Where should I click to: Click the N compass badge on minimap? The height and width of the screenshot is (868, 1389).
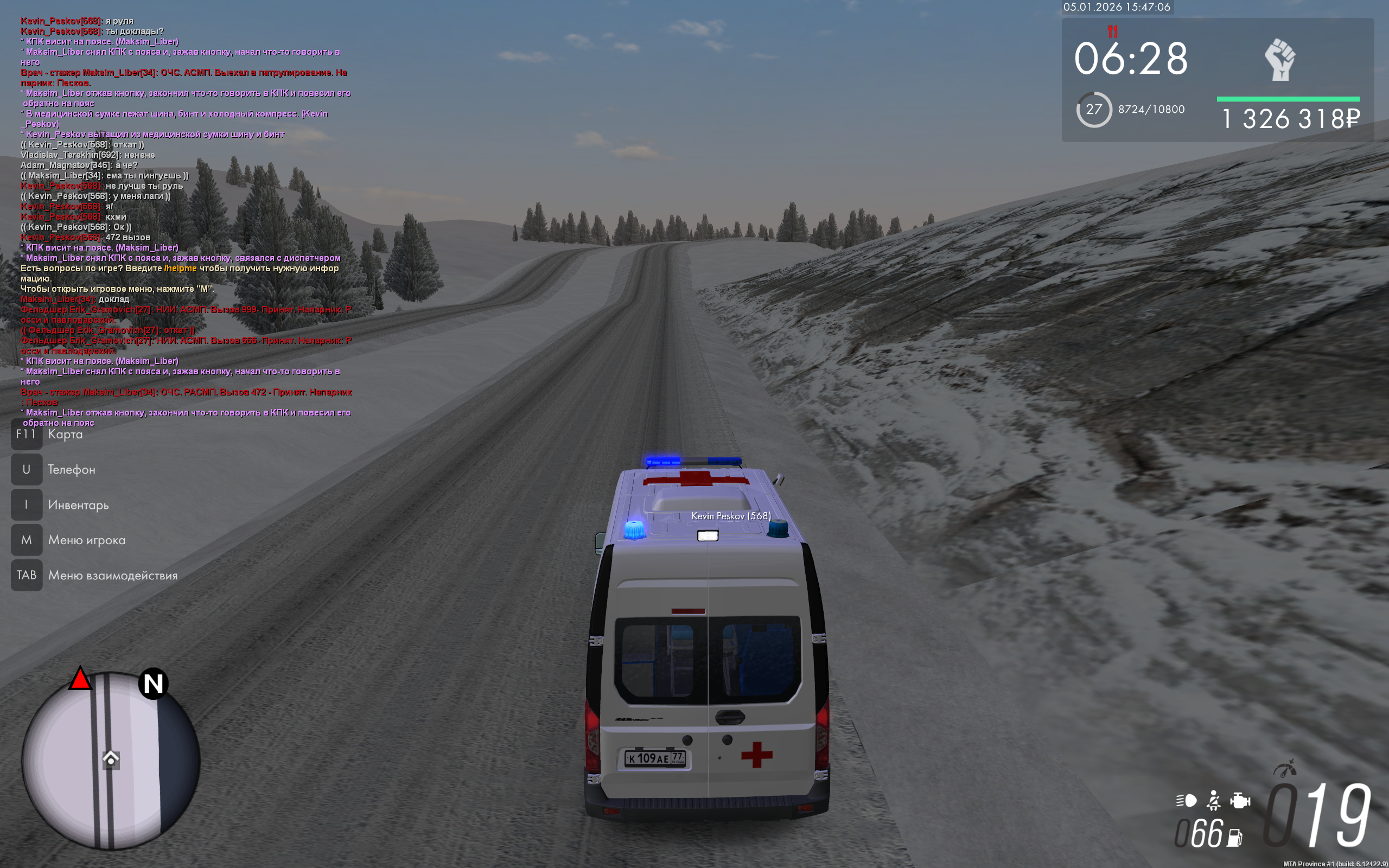(153, 684)
